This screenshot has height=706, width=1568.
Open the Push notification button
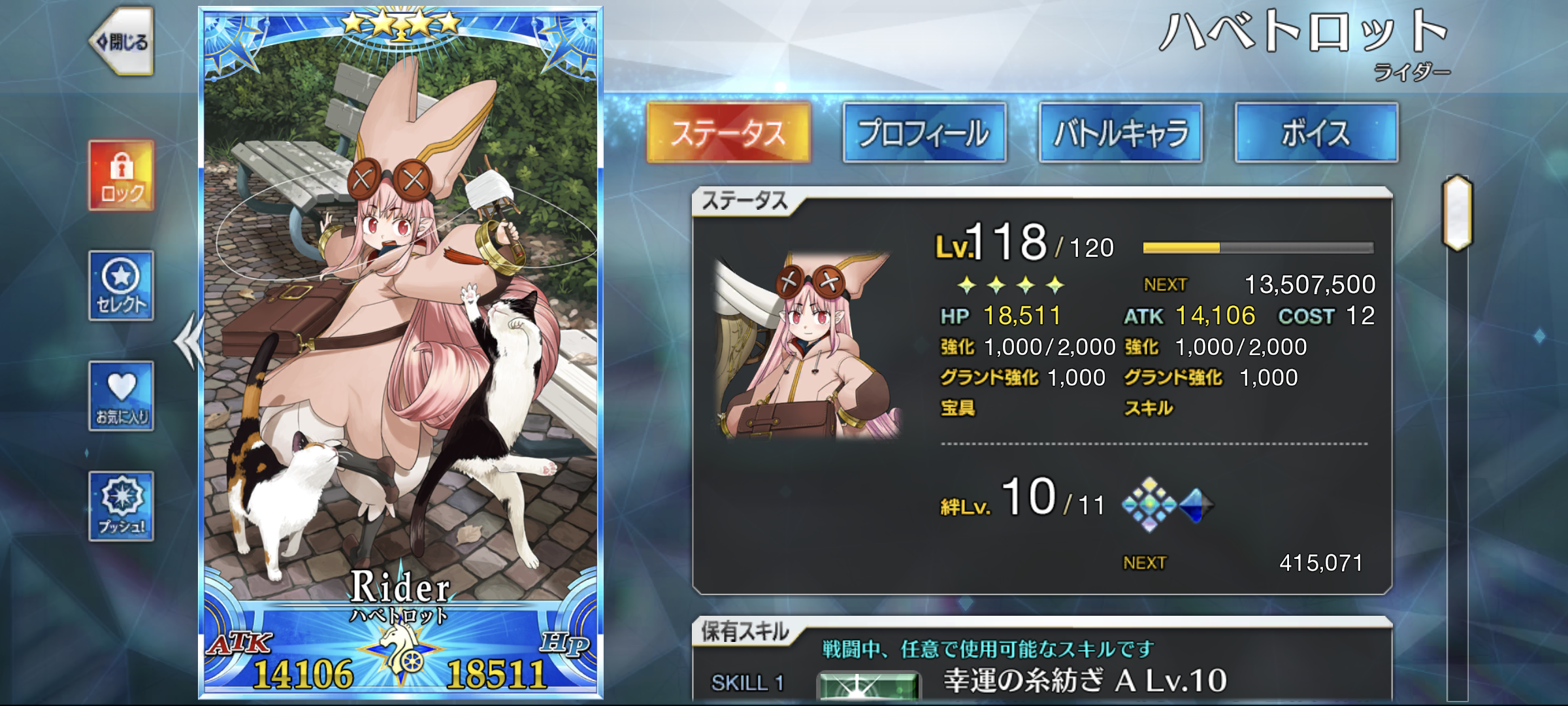tap(122, 507)
